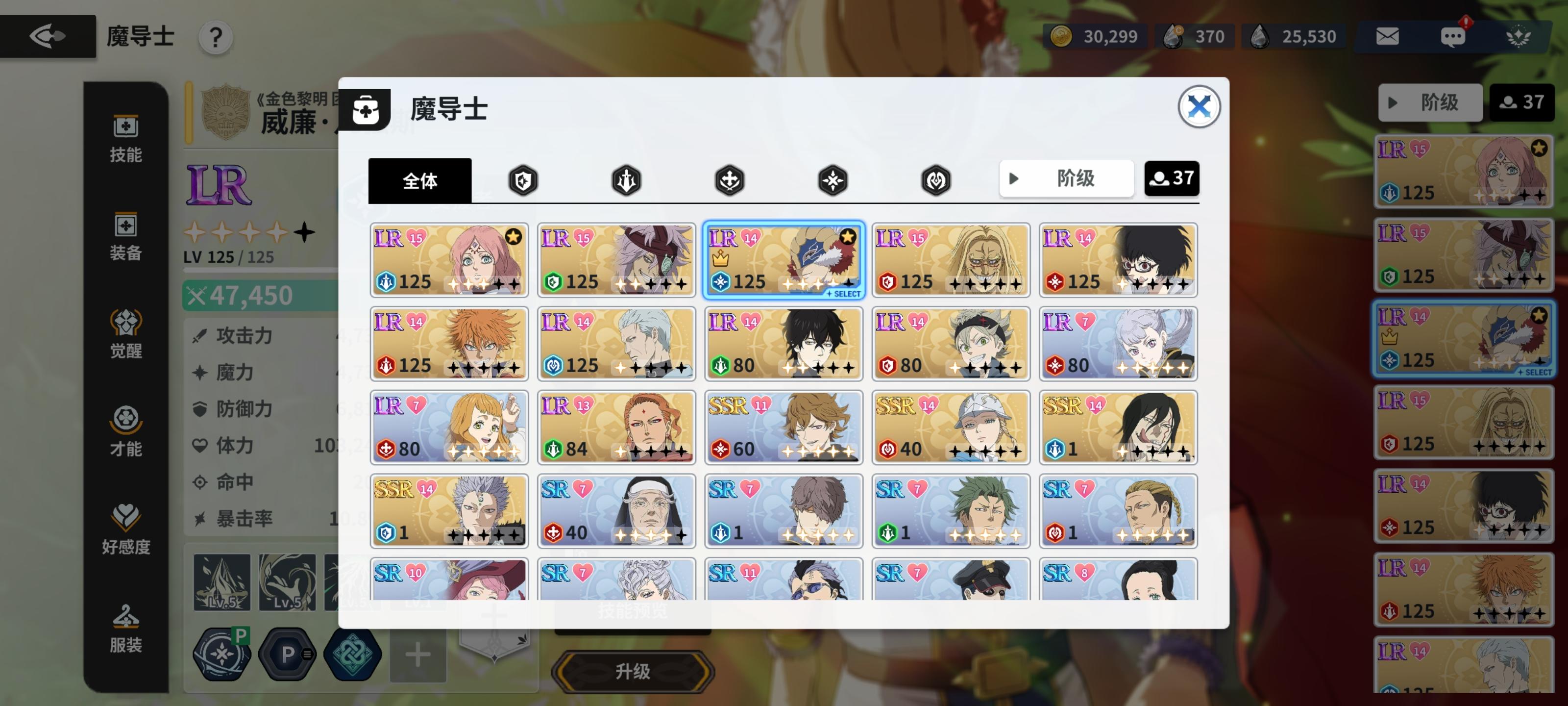Open the 装备 equipment panel
Viewport: 1568px width, 706px height.
coord(125,239)
